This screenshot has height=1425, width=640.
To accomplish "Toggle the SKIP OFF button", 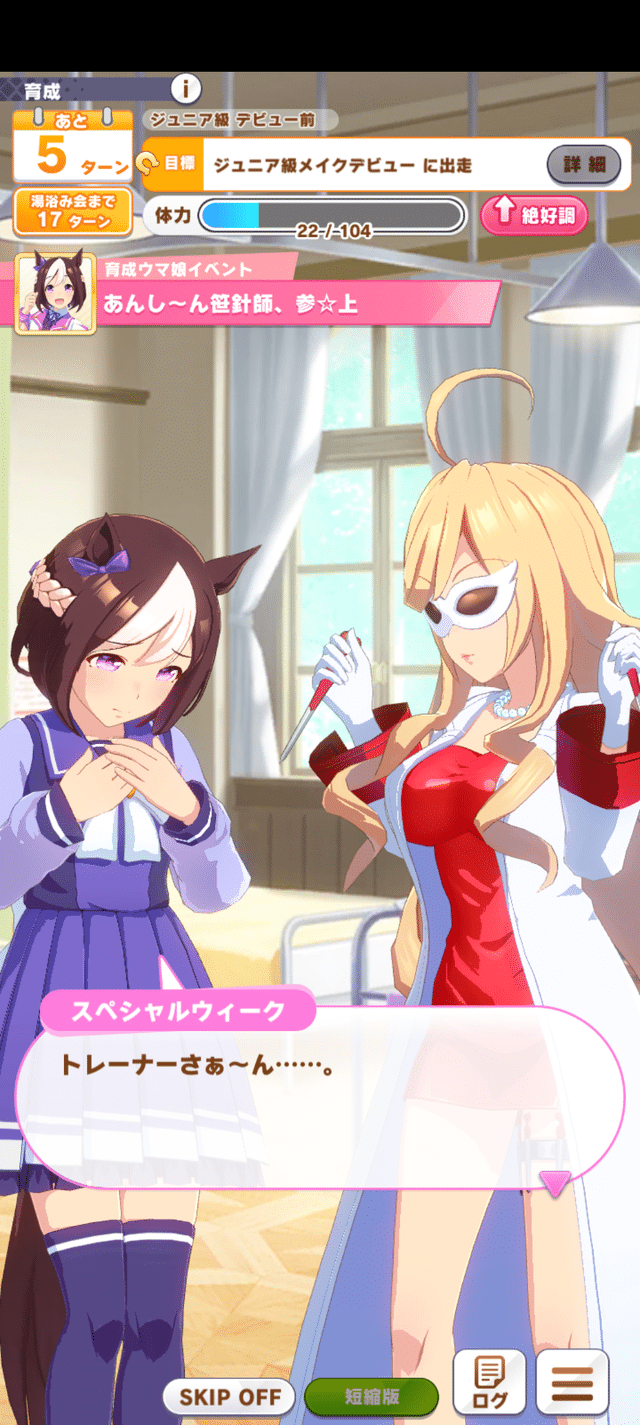I will point(229,1396).
